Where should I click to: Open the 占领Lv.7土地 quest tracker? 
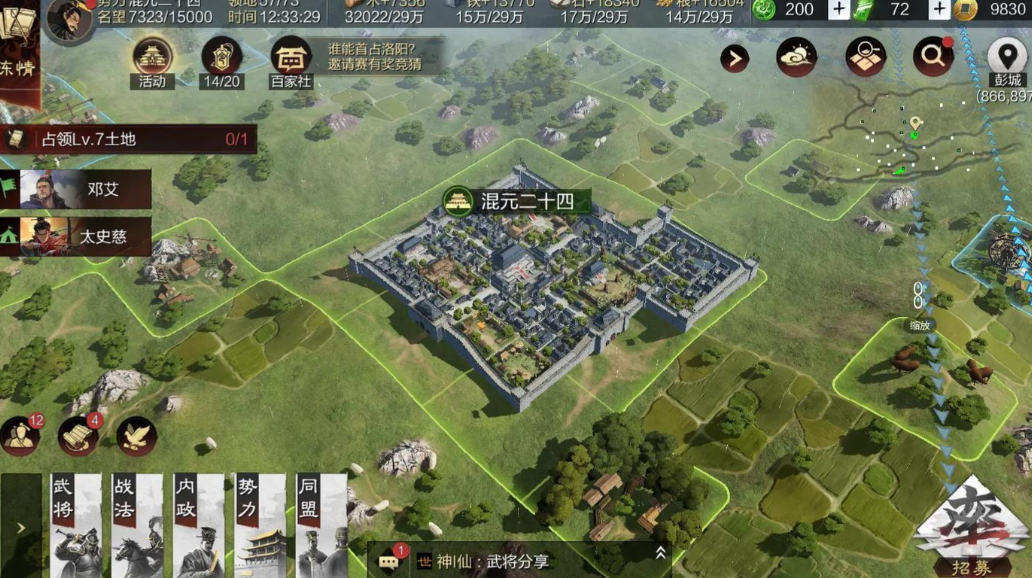[128, 140]
